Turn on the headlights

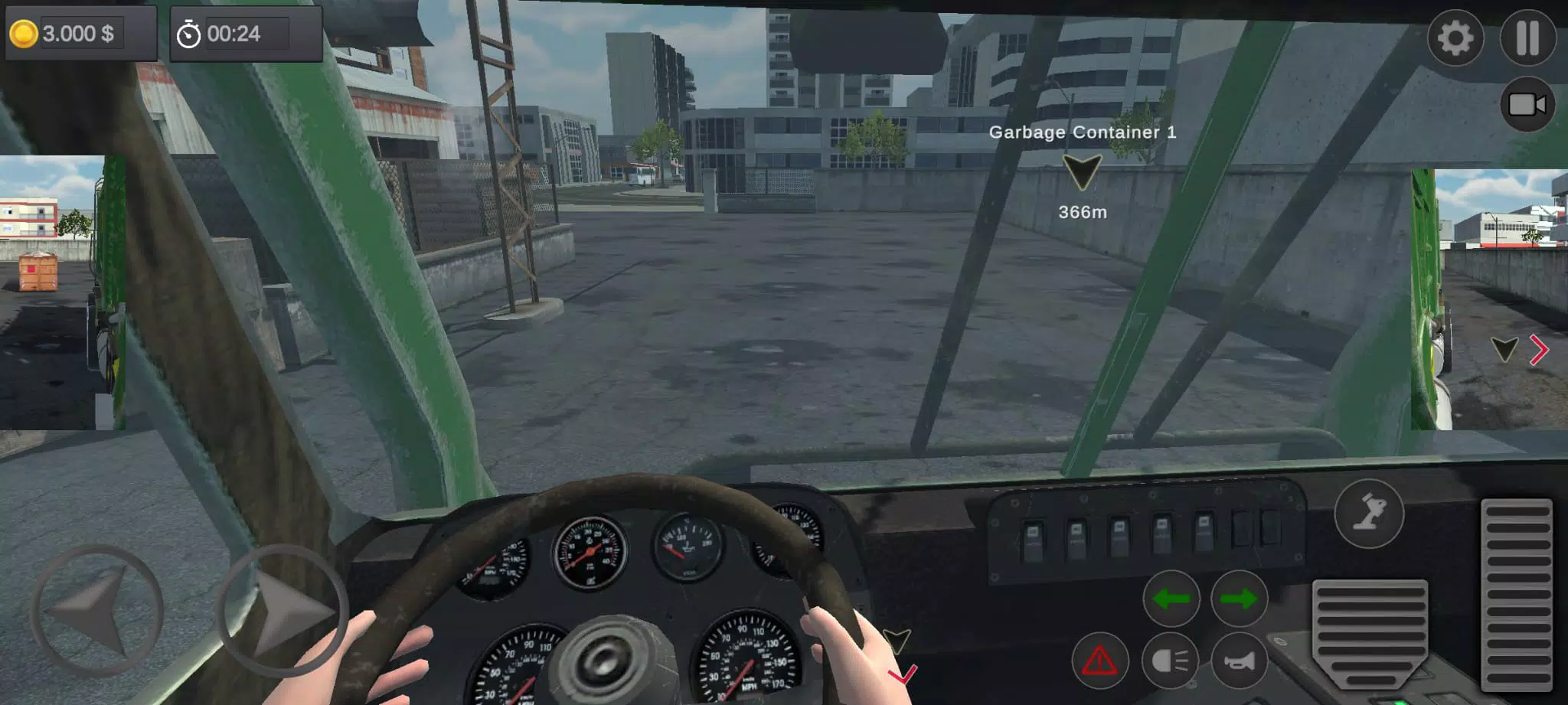pyautogui.click(x=1170, y=660)
